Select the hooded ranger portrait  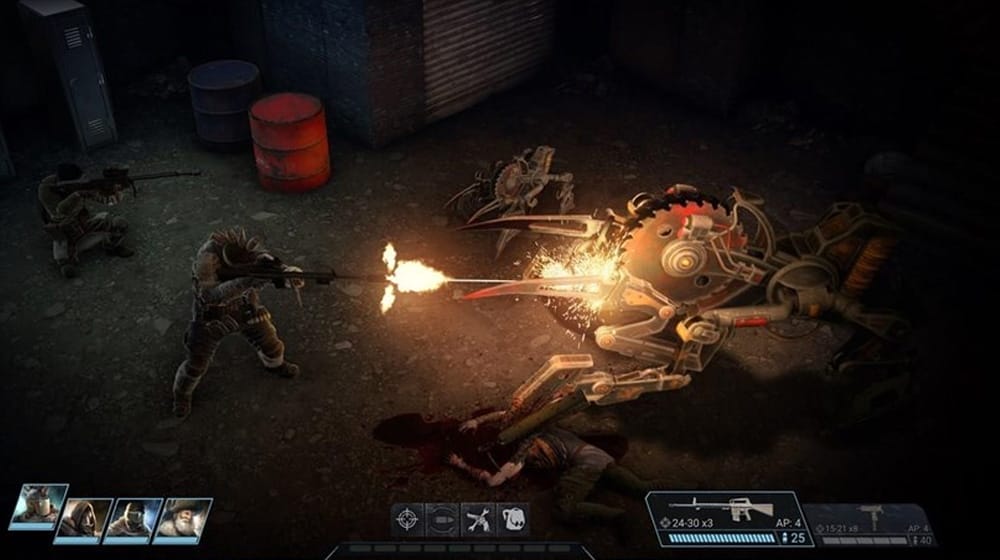click(85, 518)
